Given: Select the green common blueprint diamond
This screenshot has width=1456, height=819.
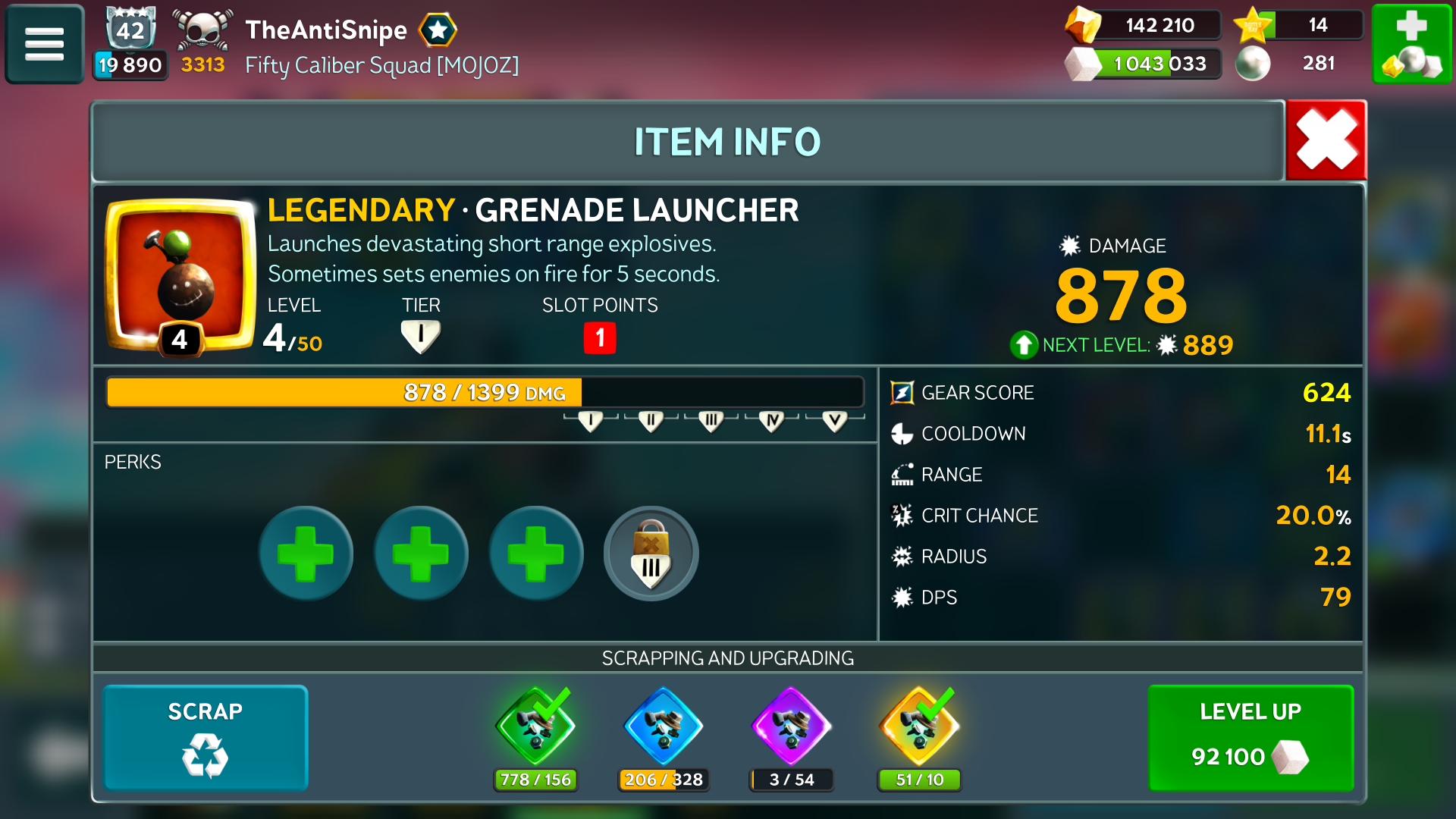Looking at the screenshot, I should (x=535, y=726).
